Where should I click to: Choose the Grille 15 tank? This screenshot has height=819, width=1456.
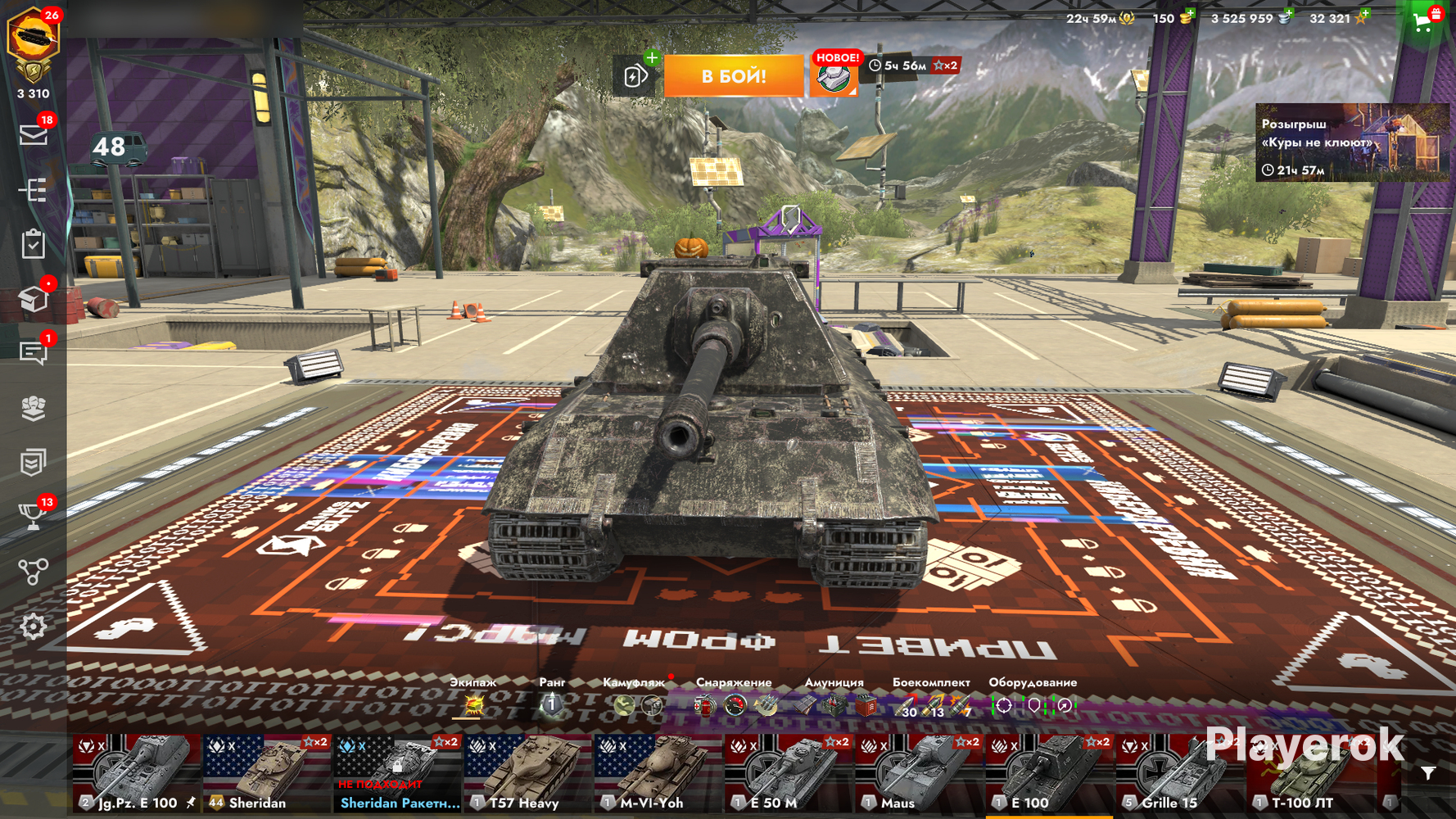1179,773
